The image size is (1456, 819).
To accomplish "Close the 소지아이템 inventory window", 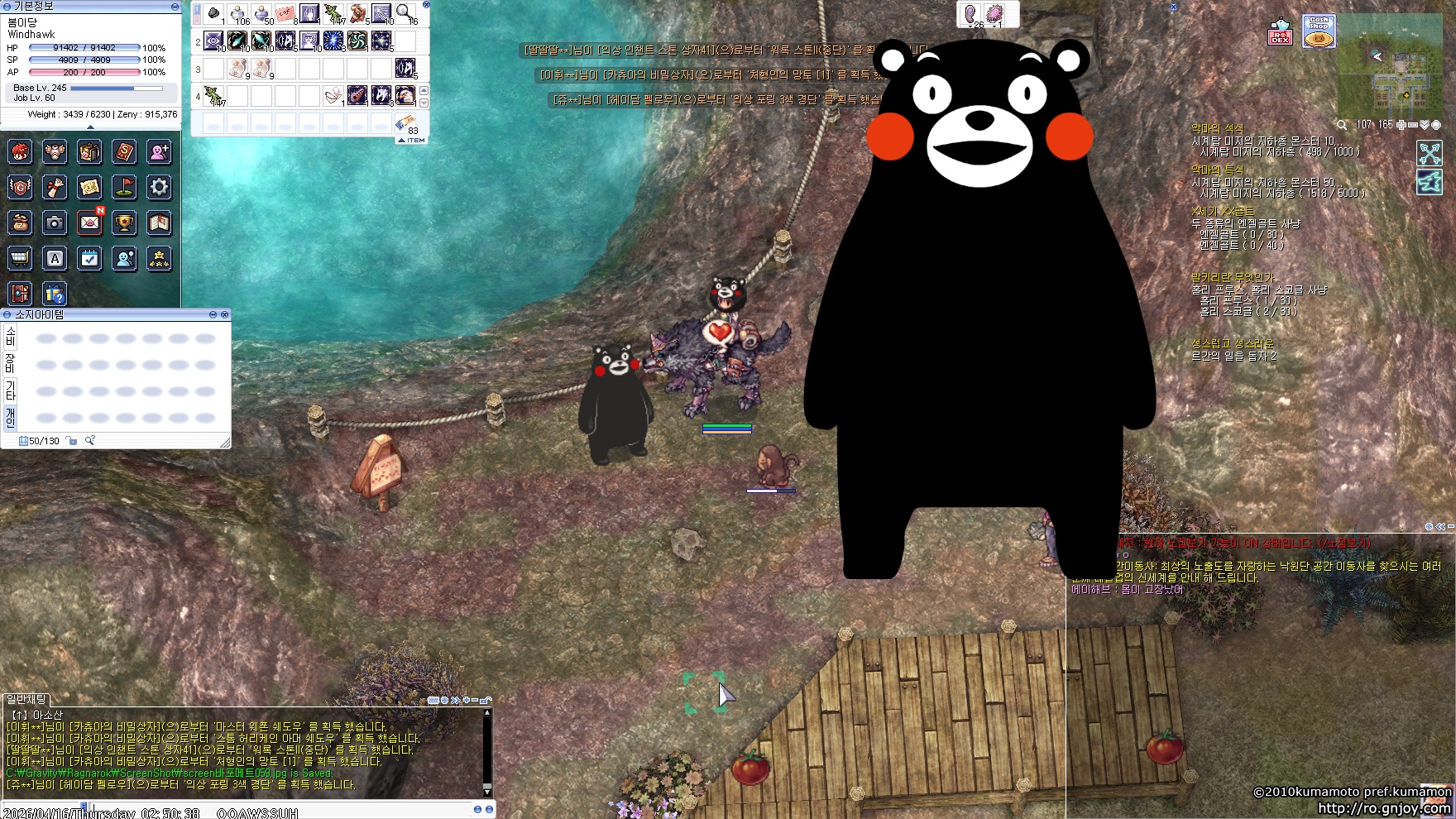I will [x=224, y=314].
